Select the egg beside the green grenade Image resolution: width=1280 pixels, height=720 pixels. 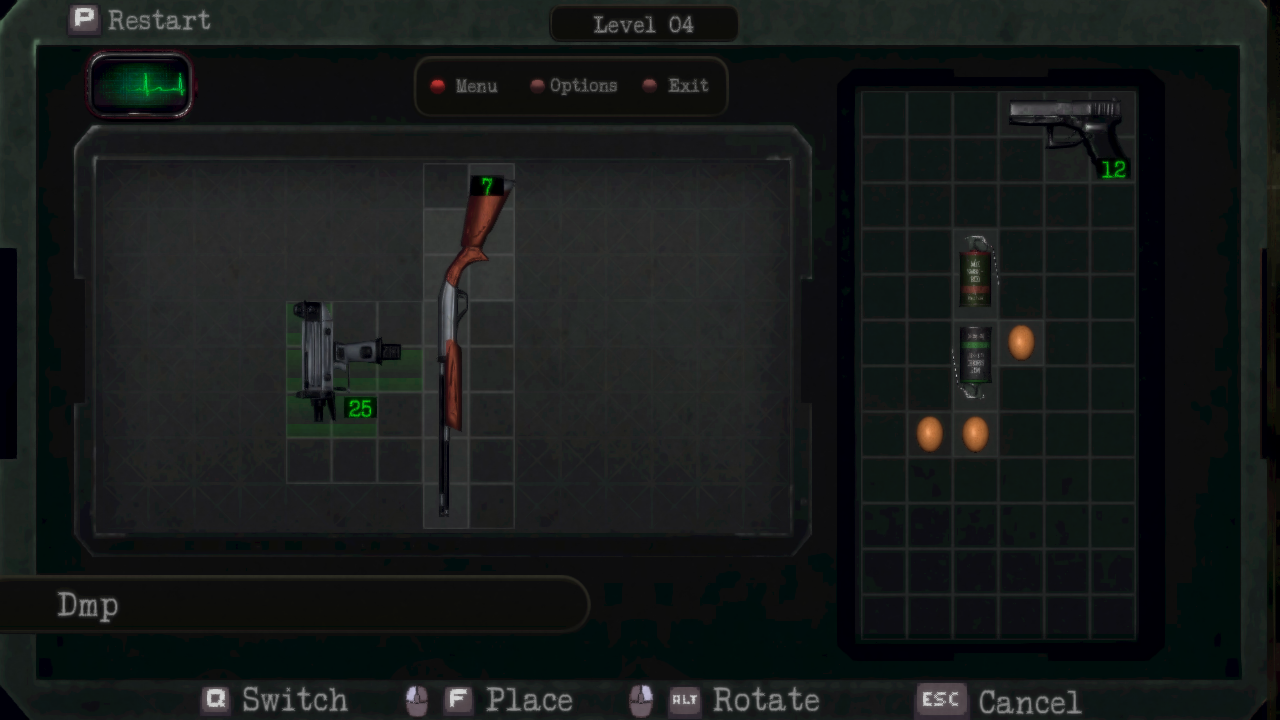coord(1021,343)
